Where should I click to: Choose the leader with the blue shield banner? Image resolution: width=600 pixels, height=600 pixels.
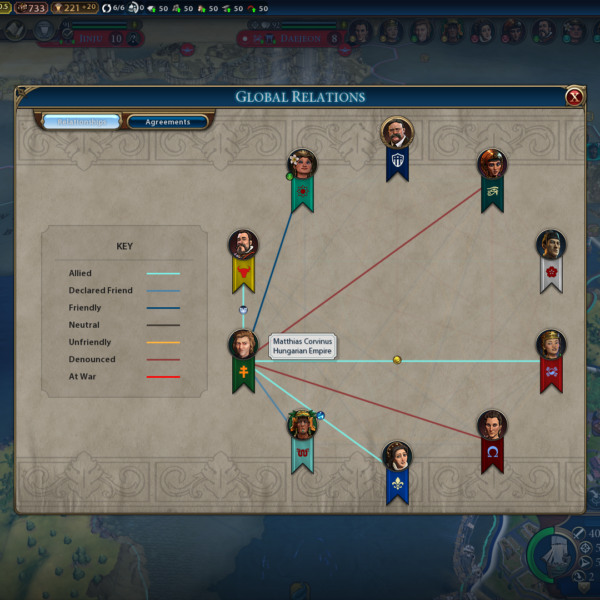tap(397, 133)
